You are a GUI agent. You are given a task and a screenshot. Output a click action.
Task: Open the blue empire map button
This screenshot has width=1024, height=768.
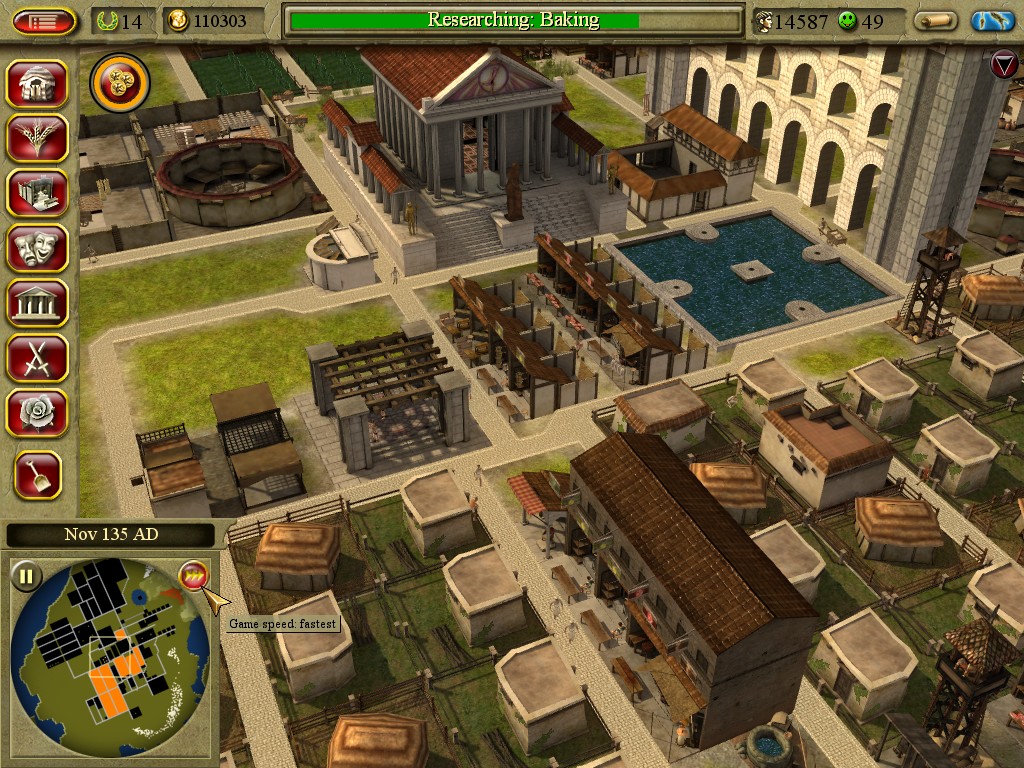coord(992,21)
